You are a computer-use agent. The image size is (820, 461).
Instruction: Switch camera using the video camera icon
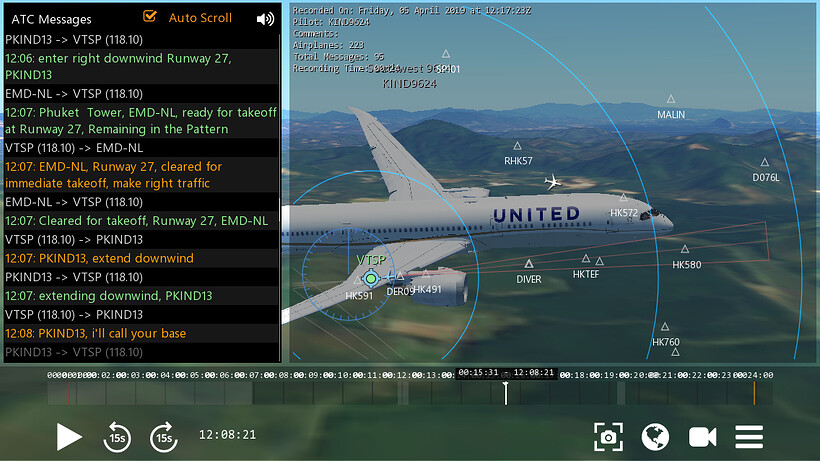[703, 436]
